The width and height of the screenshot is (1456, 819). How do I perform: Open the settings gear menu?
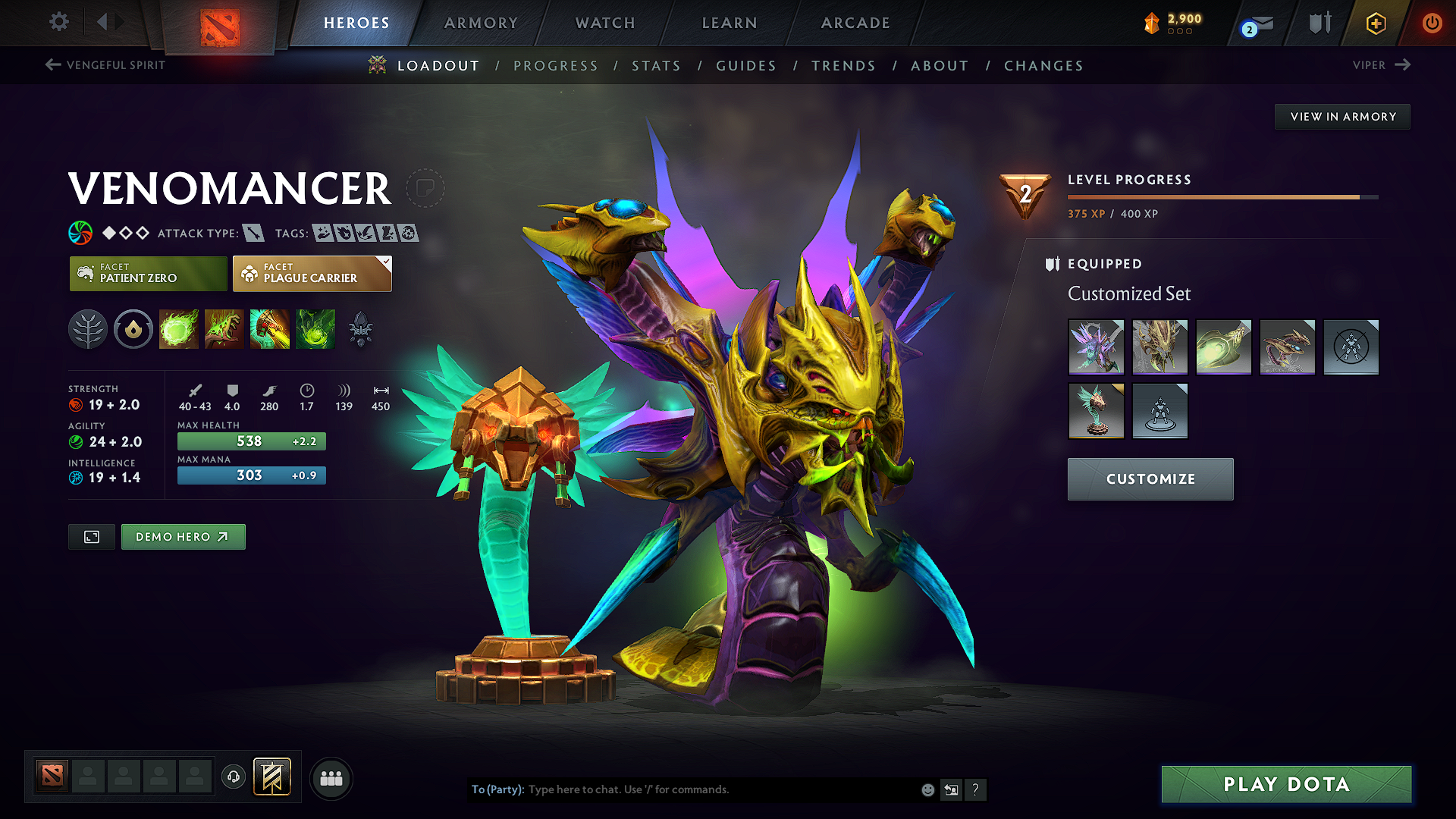tap(58, 23)
